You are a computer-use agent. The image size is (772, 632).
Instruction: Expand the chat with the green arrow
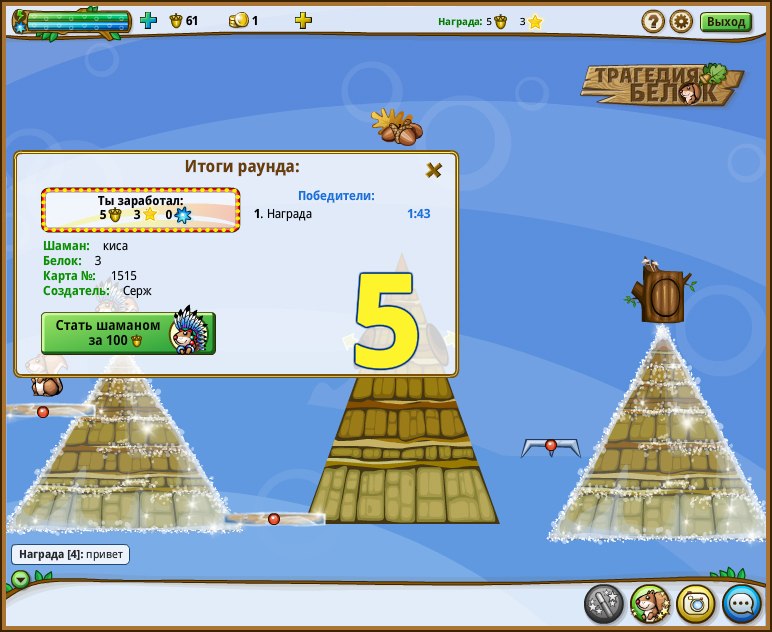point(21,579)
